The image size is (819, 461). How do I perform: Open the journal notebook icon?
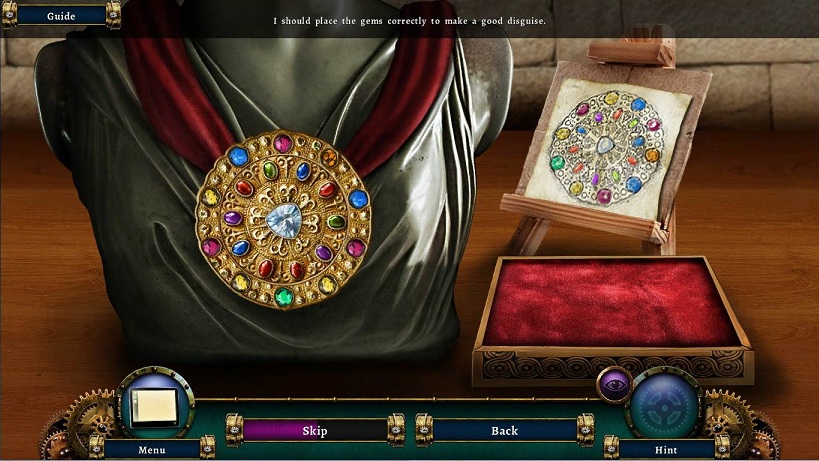[x=154, y=404]
